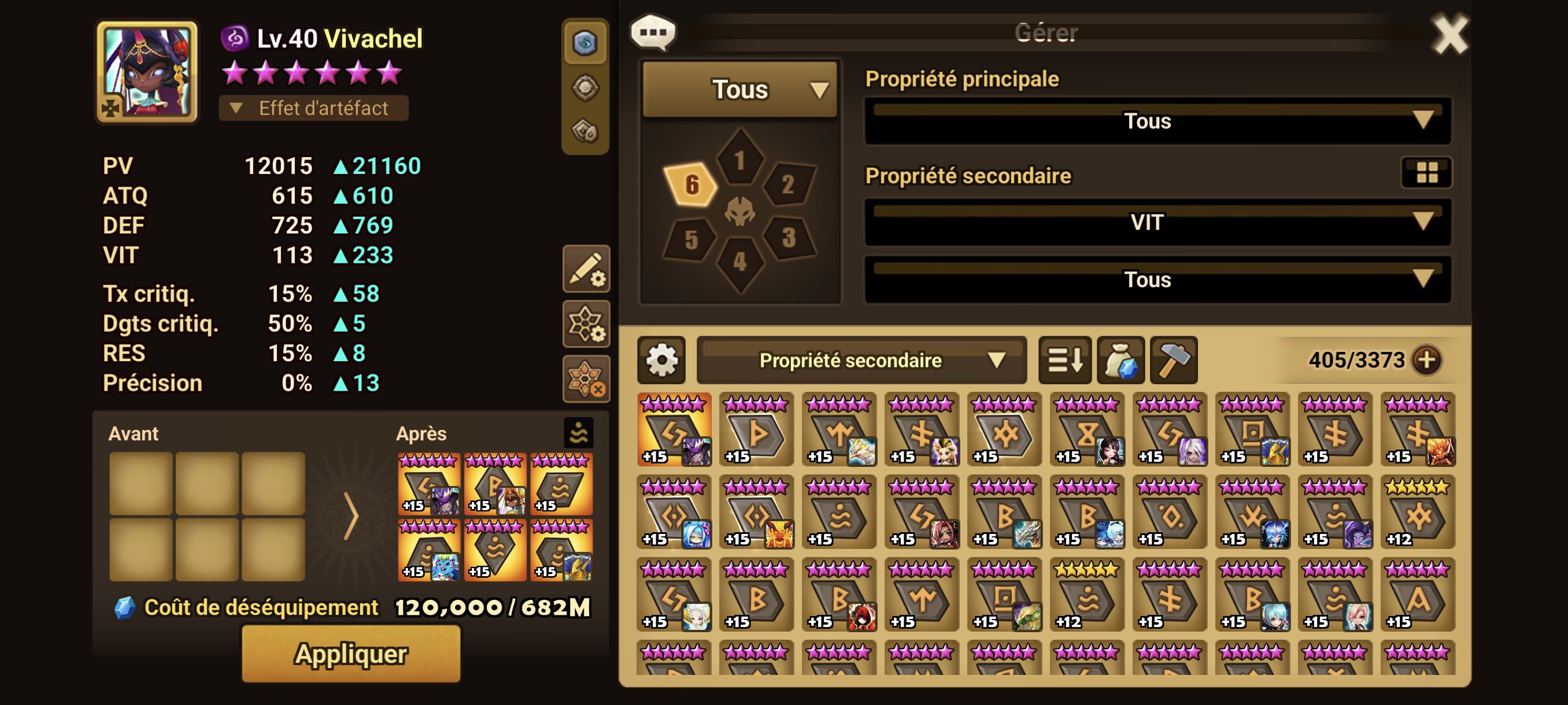Select rune slot 1 on the hexagon
Image resolution: width=1568 pixels, height=705 pixels.
point(739,160)
